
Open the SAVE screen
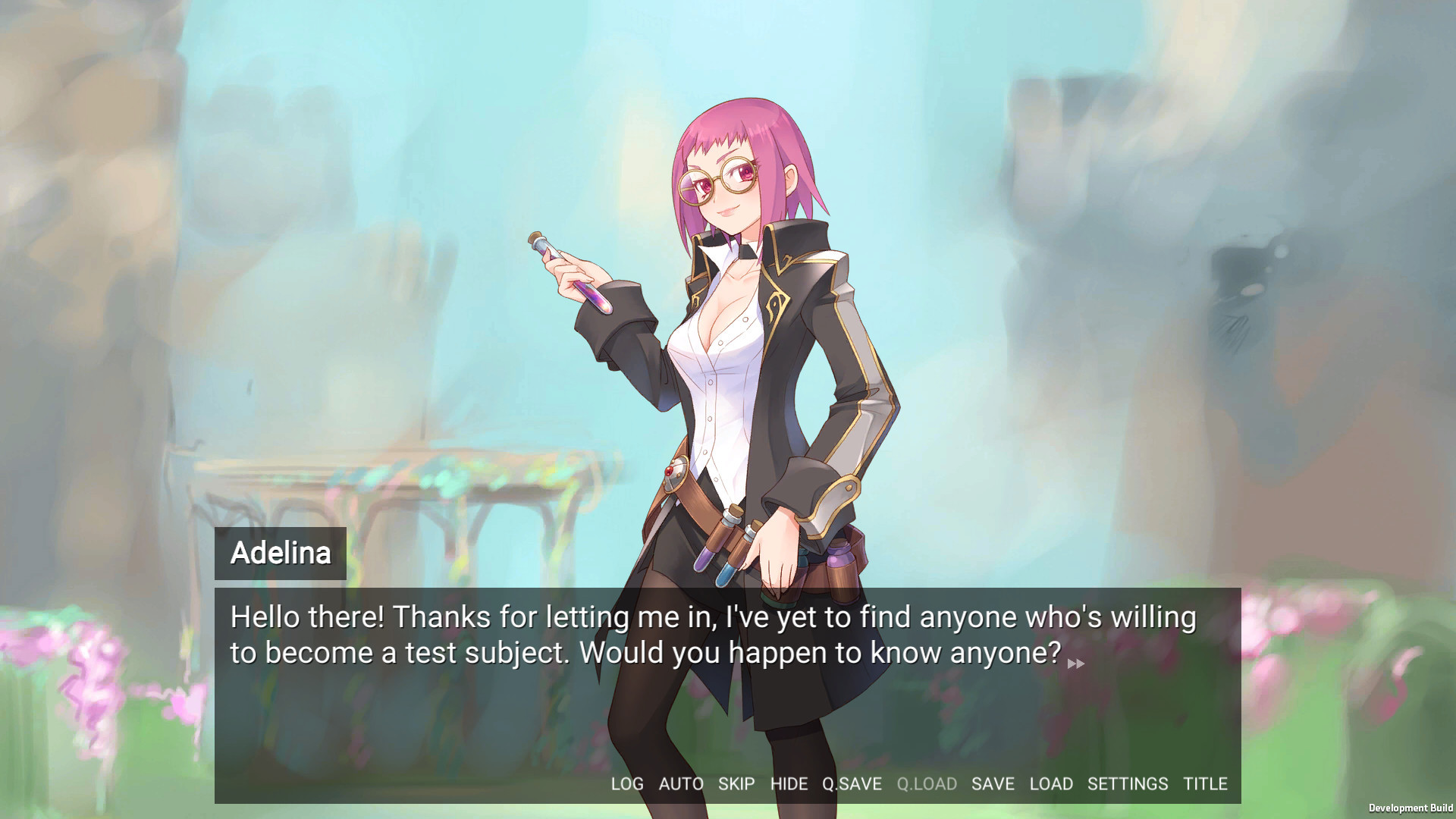[x=993, y=784]
